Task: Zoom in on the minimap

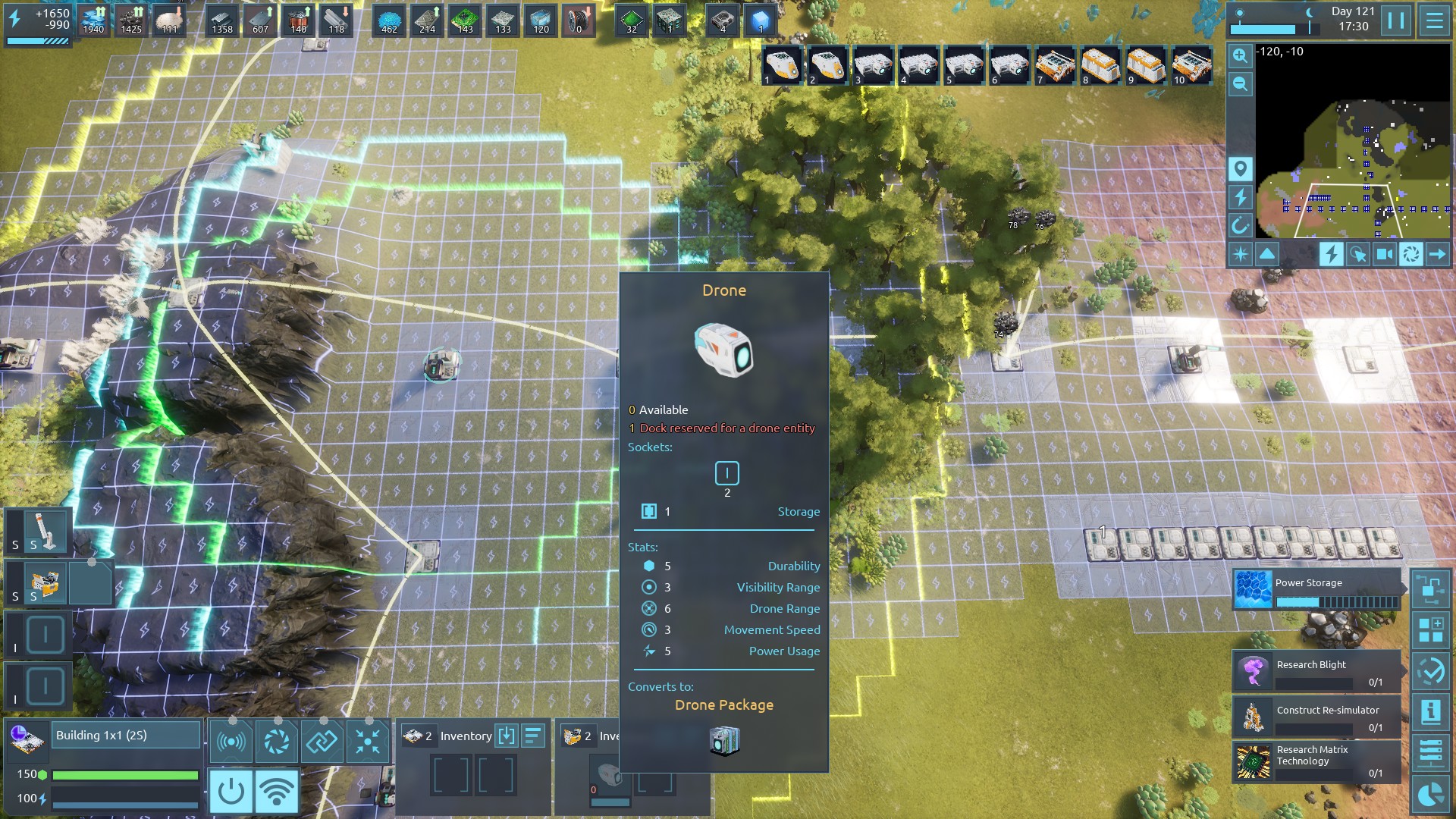Action: (x=1240, y=55)
